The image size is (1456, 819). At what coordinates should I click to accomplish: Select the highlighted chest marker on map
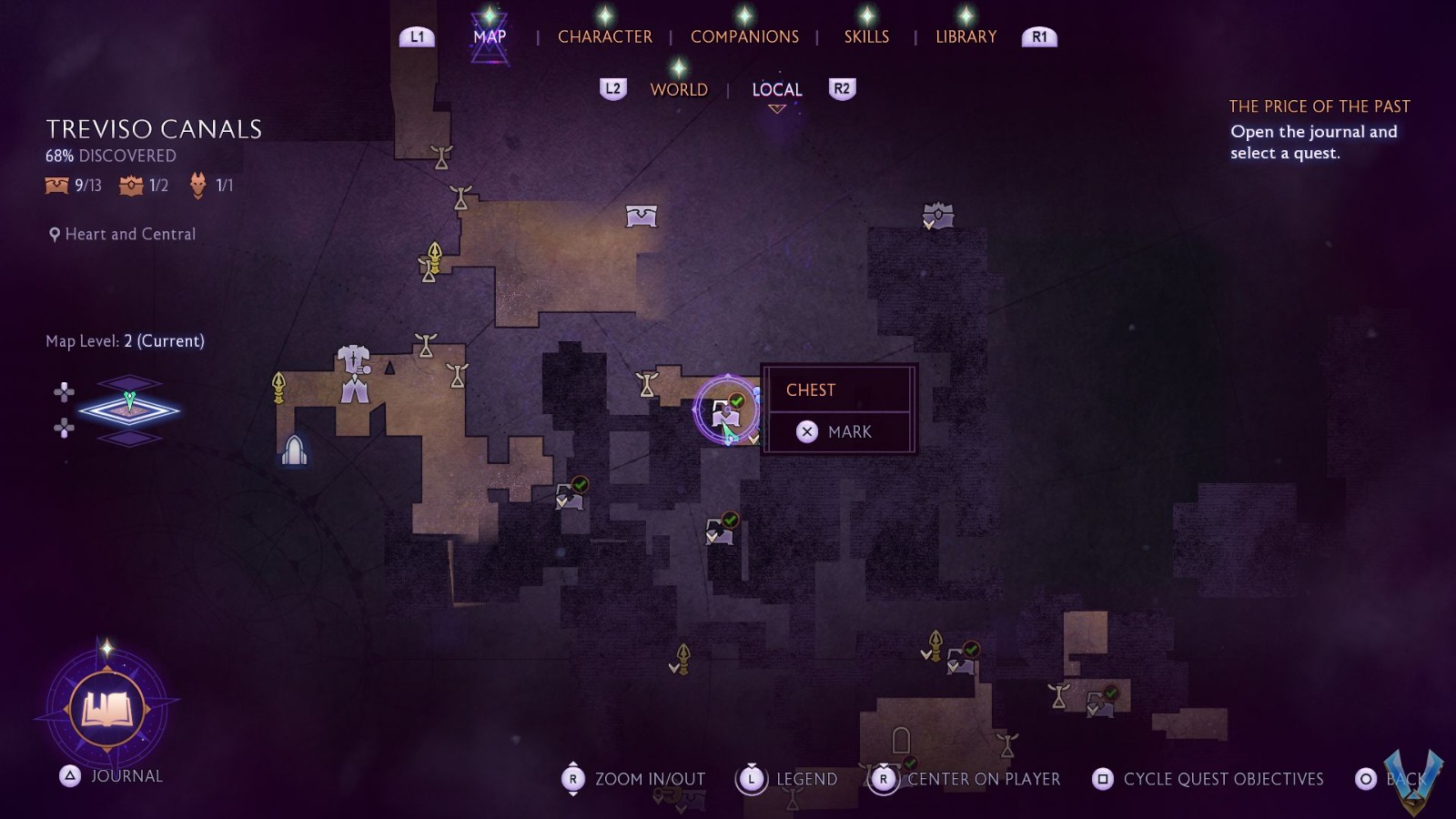click(726, 411)
